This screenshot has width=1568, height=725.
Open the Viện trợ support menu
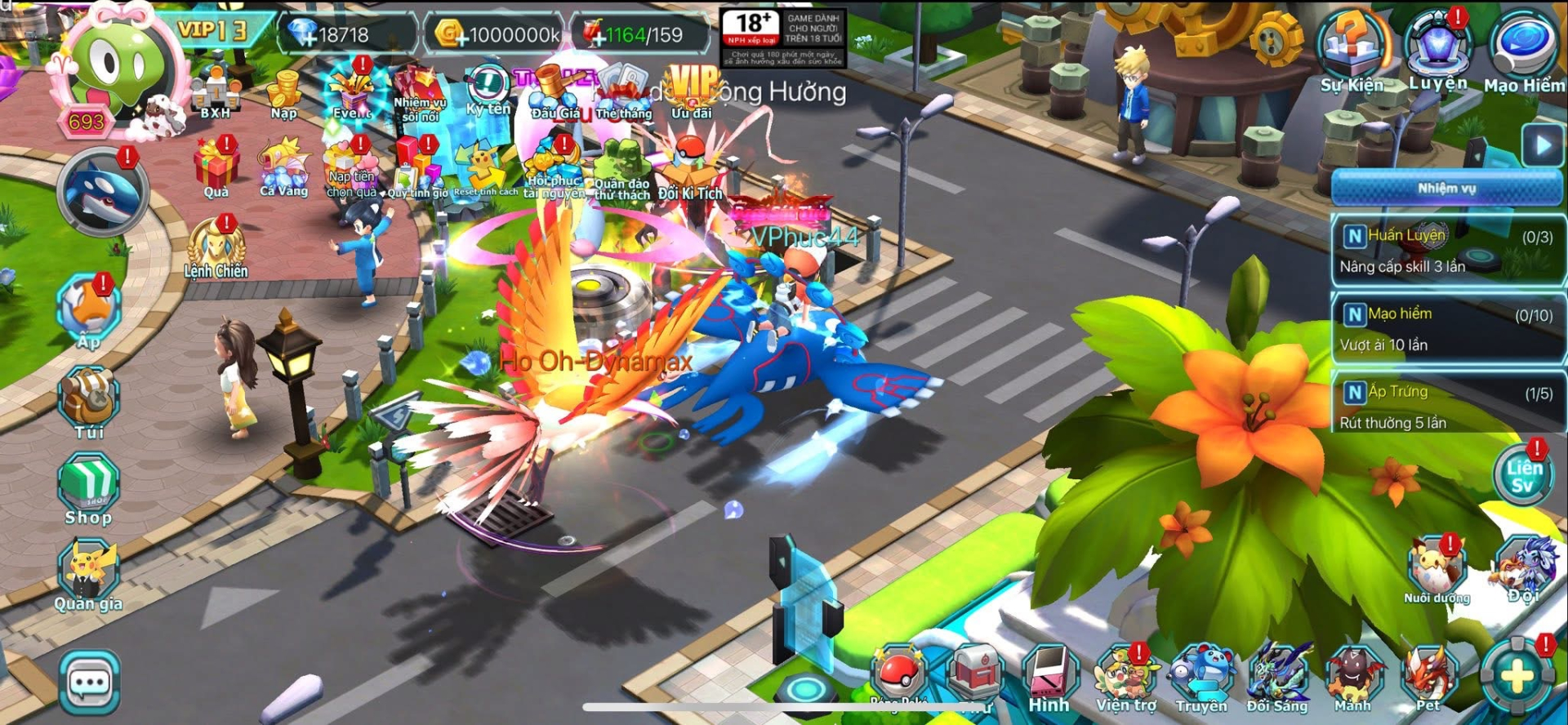click(1126, 678)
